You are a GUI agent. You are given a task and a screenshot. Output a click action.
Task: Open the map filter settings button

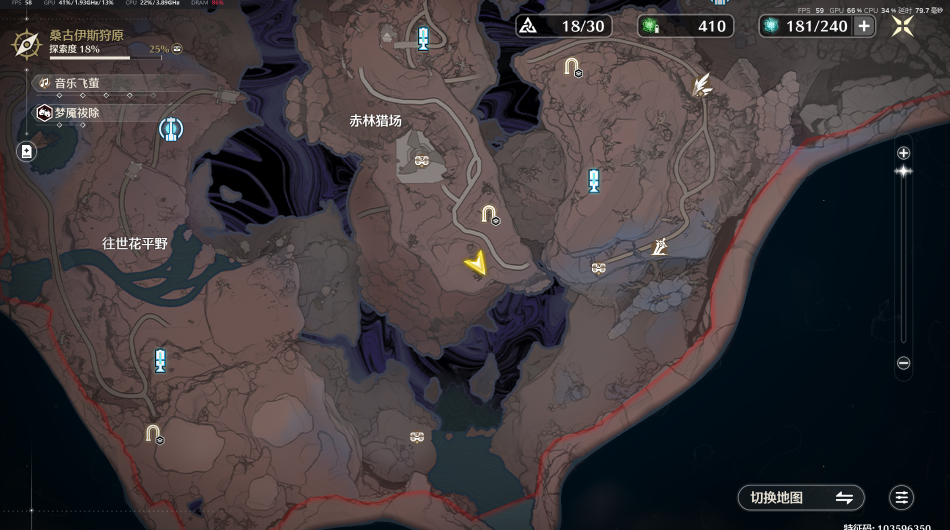tap(902, 497)
